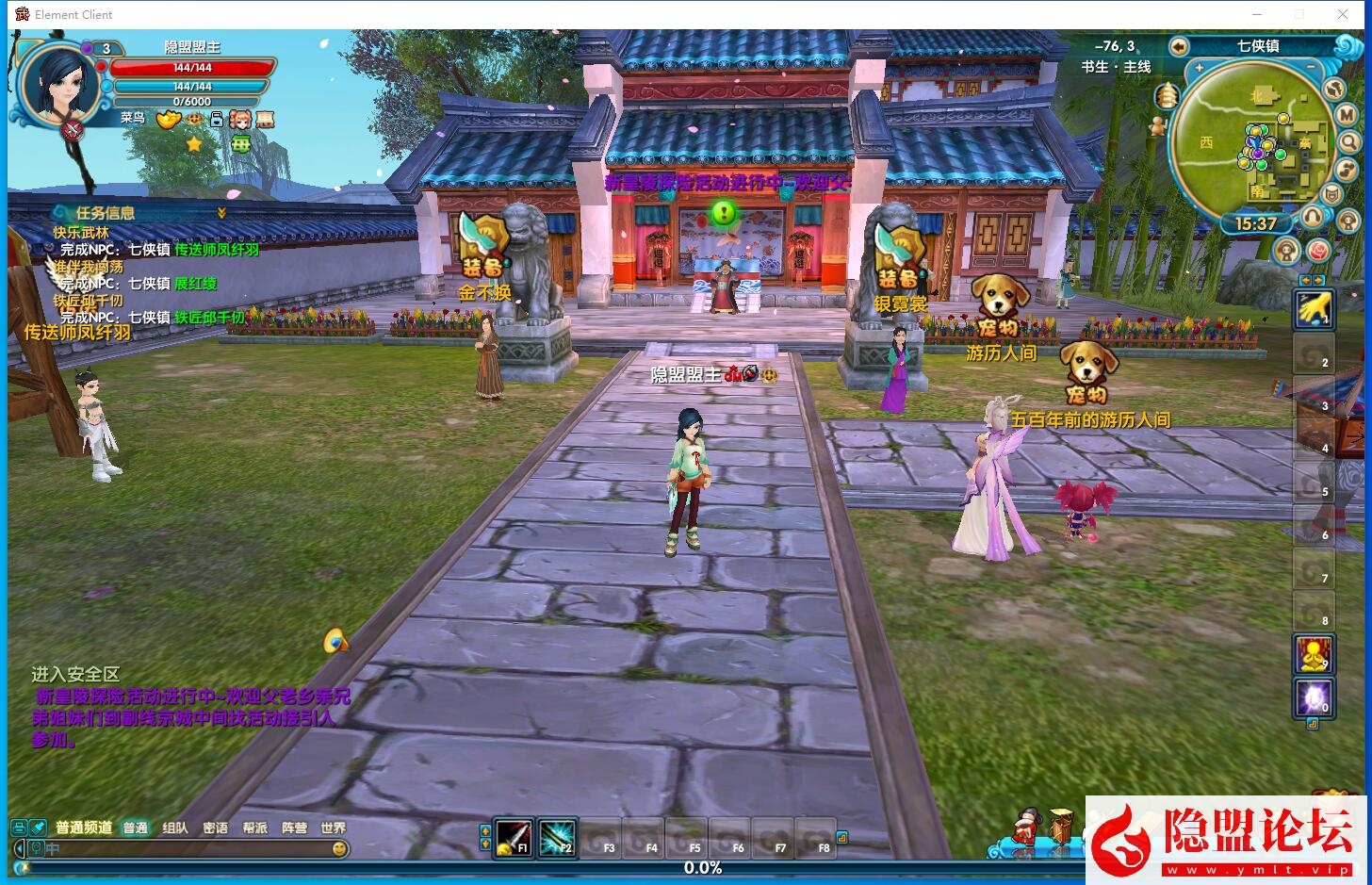
Task: Follow the 传送师凤纤羽 quest link
Action: point(217,250)
